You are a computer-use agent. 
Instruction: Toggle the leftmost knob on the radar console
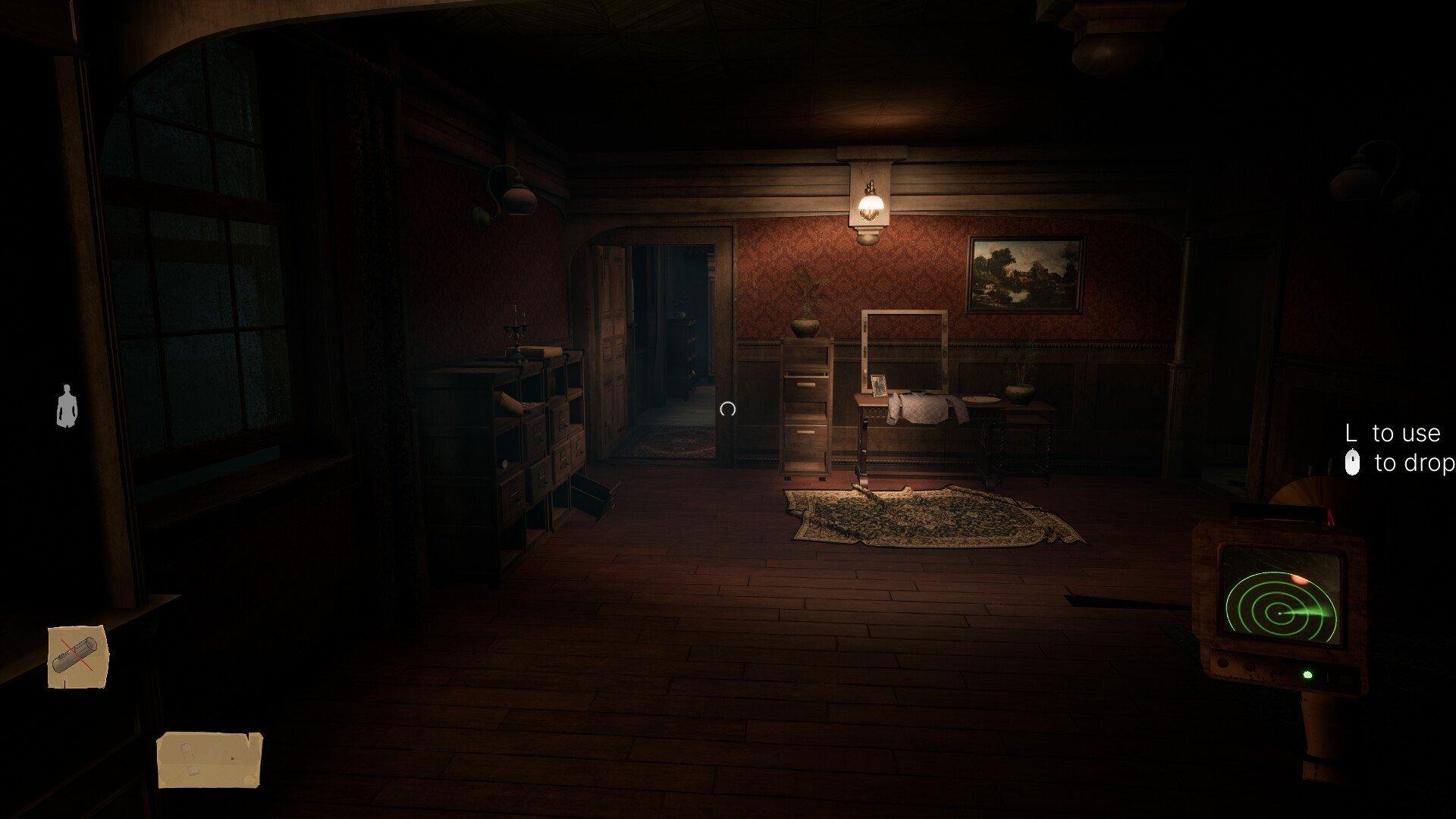pos(1222,661)
